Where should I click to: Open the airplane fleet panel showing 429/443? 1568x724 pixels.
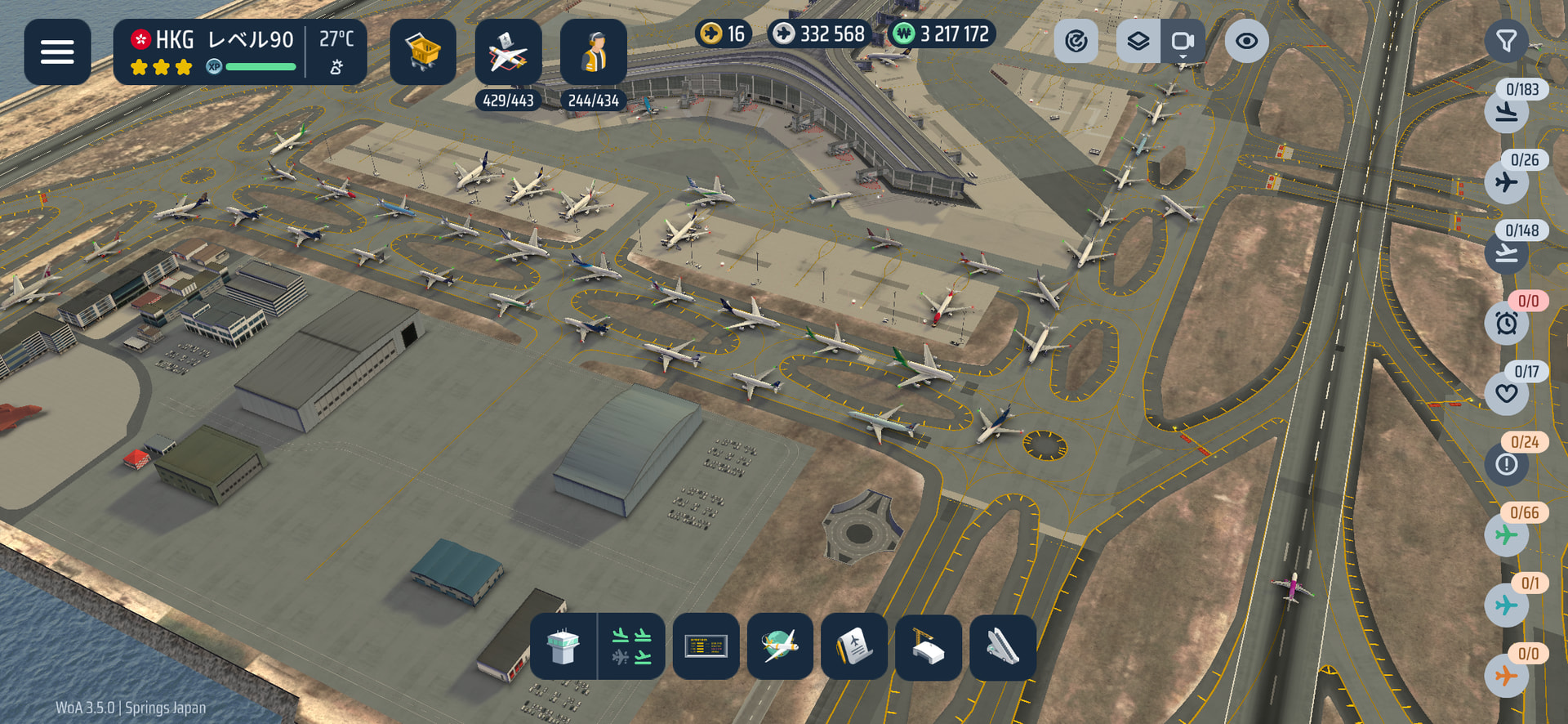(508, 52)
